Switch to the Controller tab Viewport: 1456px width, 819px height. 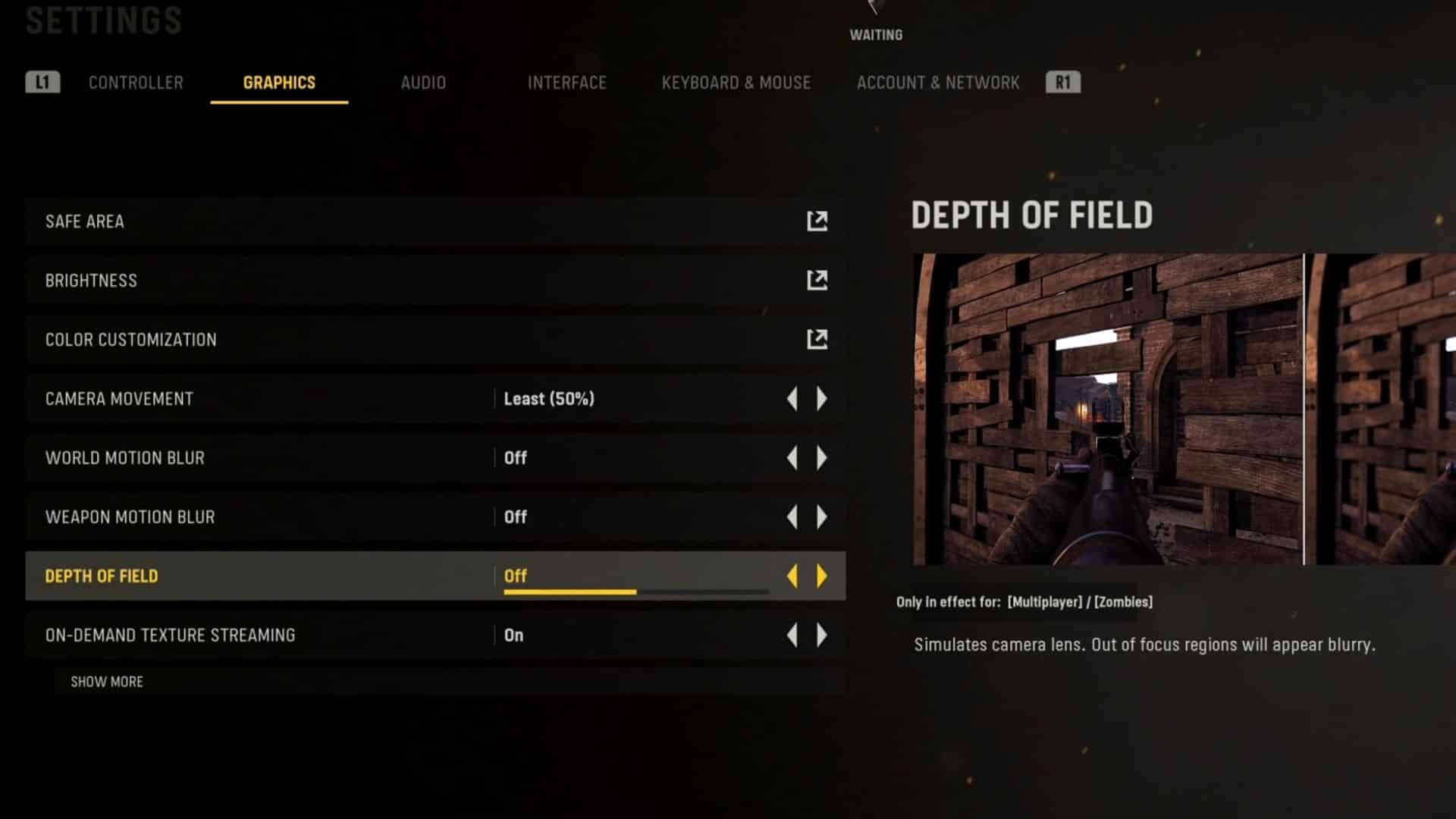coord(136,83)
